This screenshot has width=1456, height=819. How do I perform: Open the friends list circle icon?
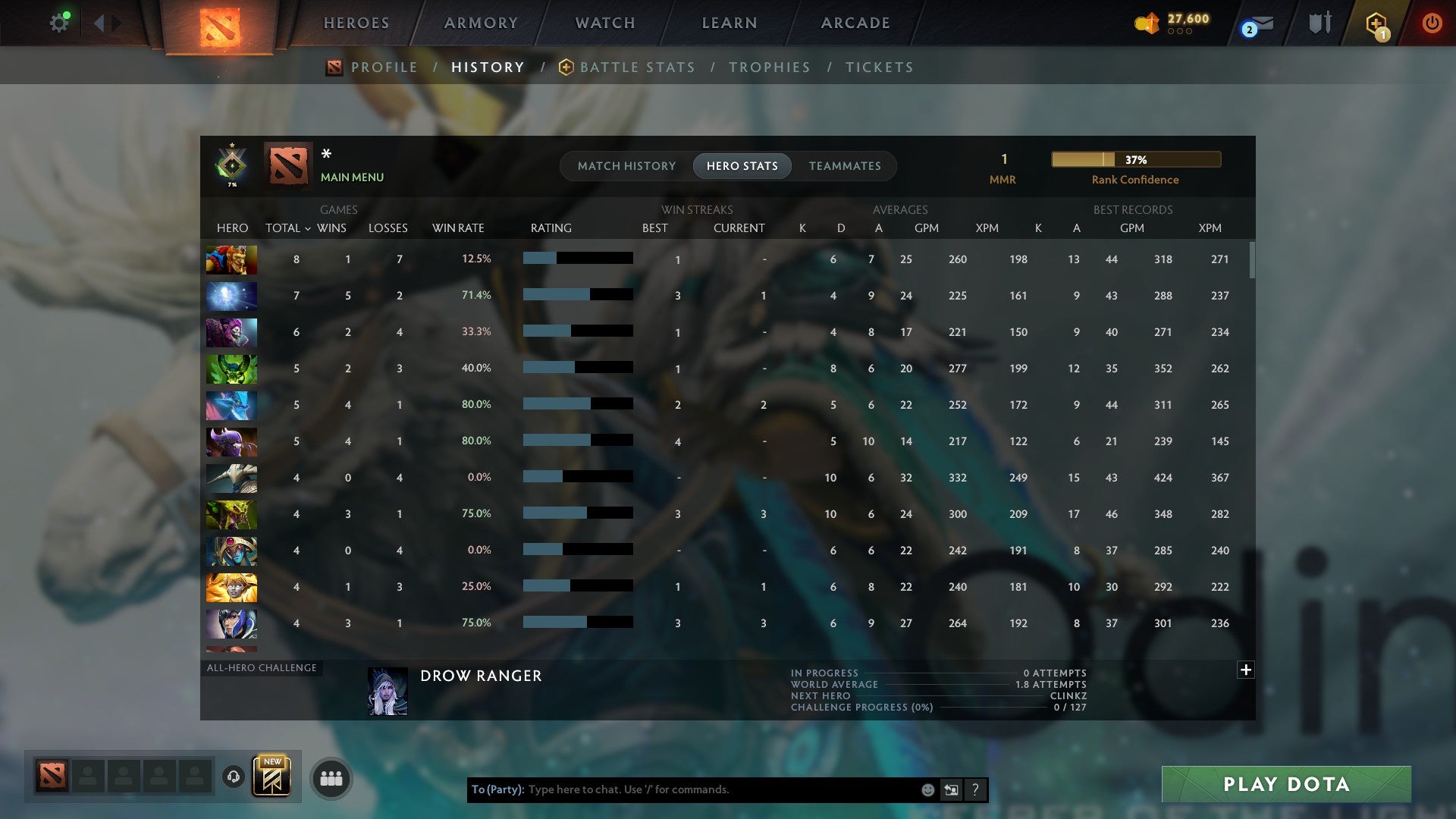coord(329,777)
